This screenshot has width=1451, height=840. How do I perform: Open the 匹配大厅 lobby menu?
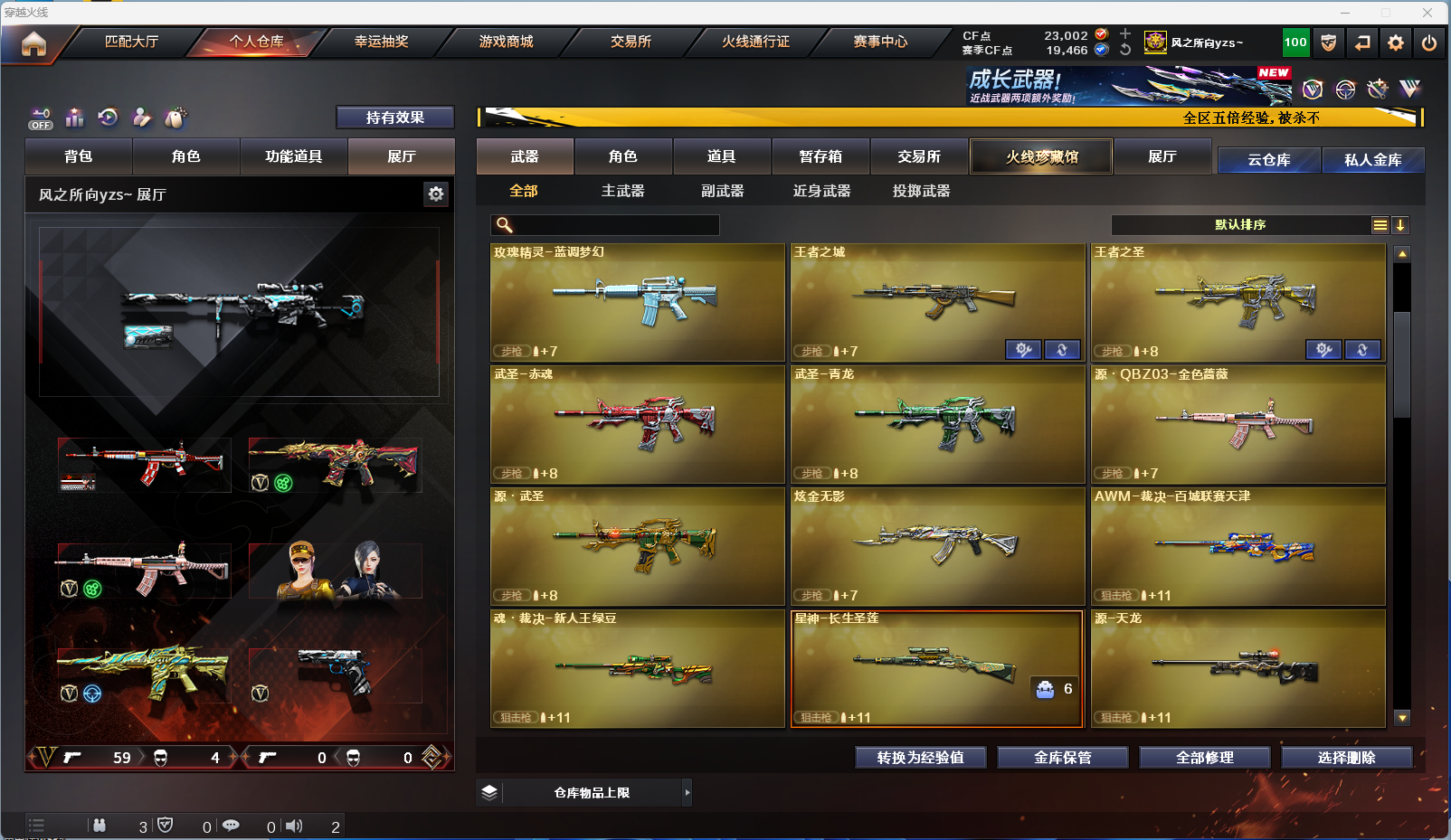point(131,42)
